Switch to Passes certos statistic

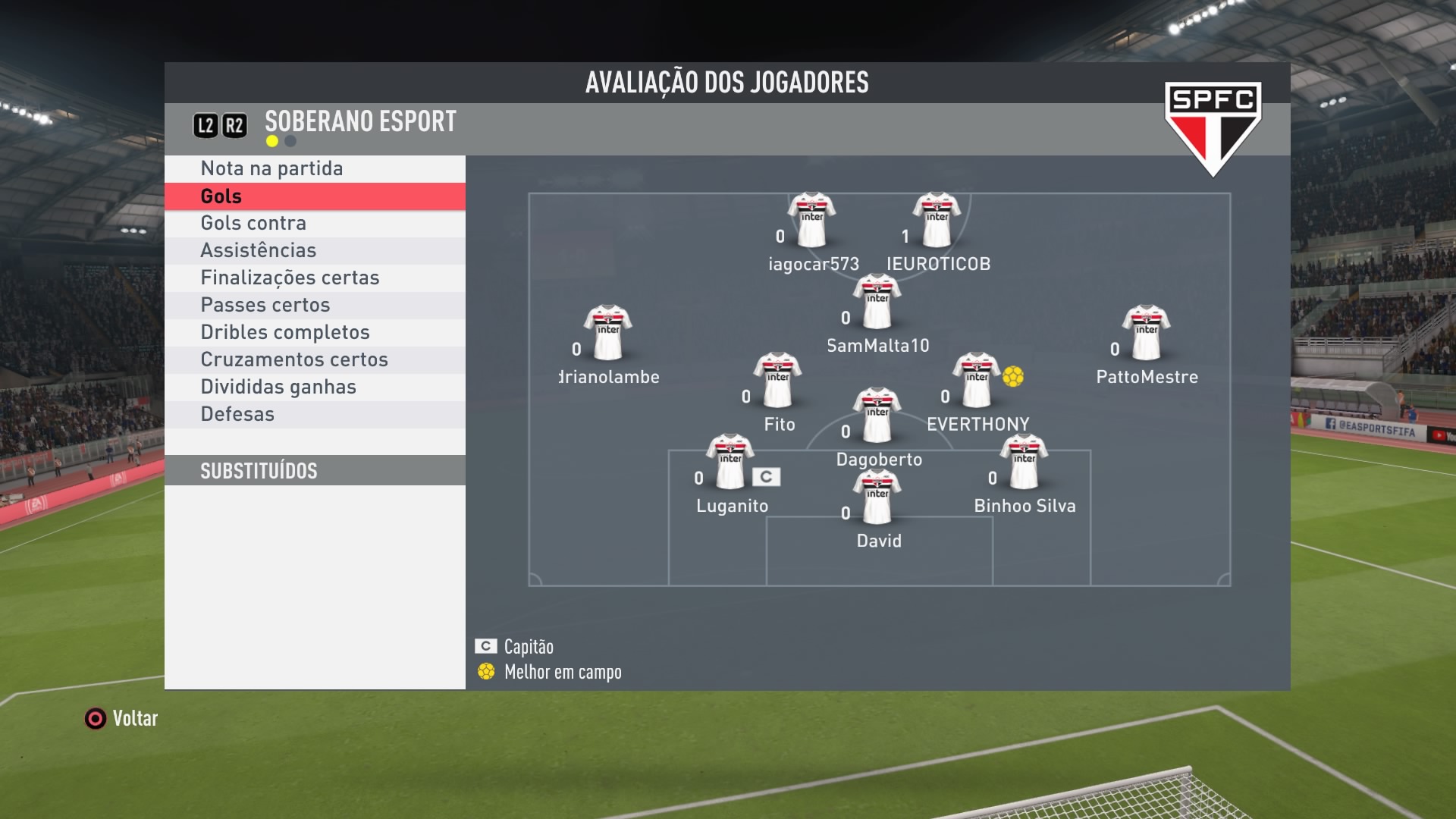coord(265,305)
